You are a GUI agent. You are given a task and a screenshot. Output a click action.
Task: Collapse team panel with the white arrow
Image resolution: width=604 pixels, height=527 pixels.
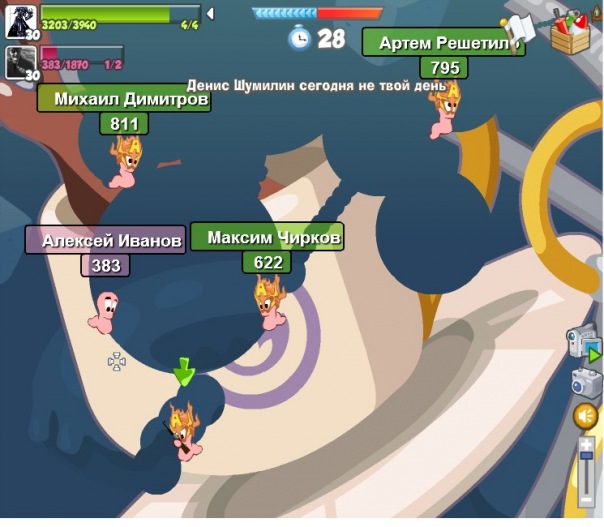point(210,14)
